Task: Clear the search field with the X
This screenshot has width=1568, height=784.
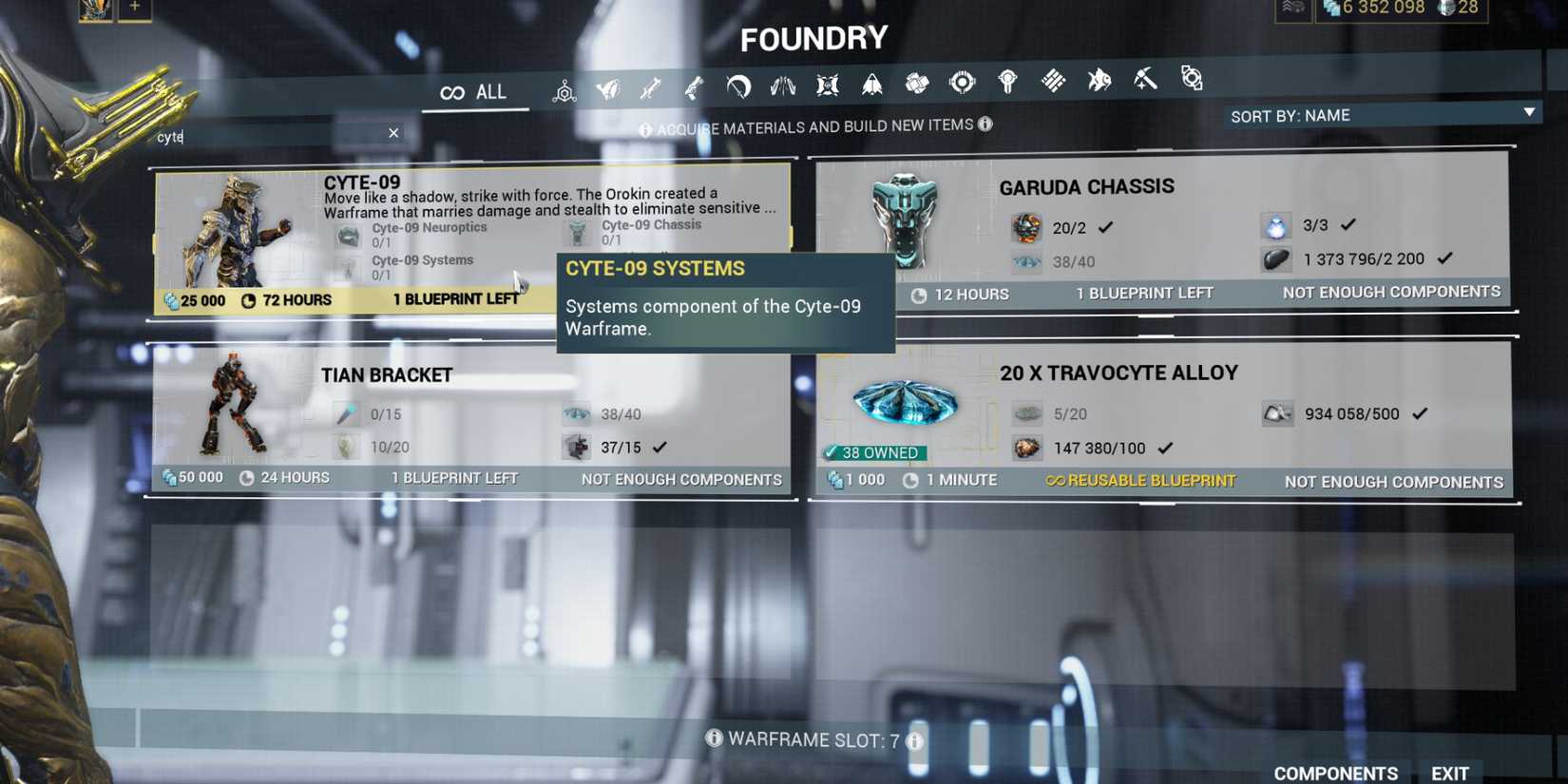Action: click(x=392, y=133)
